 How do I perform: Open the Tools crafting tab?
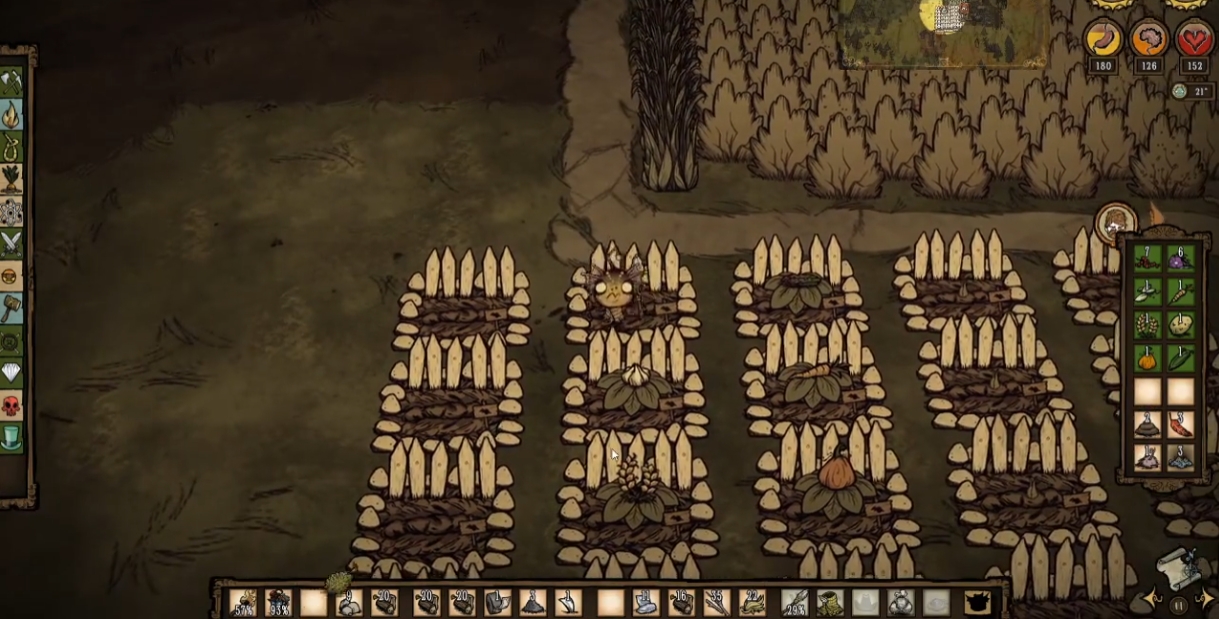(11, 81)
